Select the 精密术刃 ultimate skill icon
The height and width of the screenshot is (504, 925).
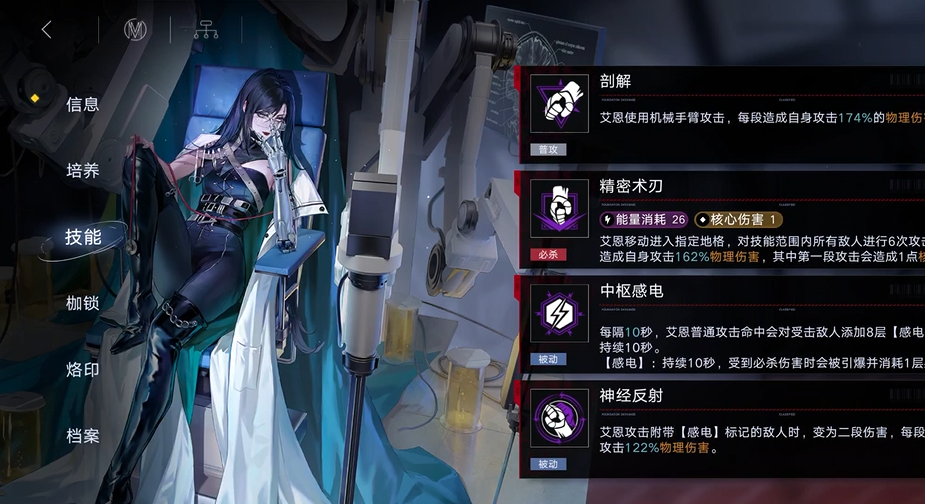[557, 208]
